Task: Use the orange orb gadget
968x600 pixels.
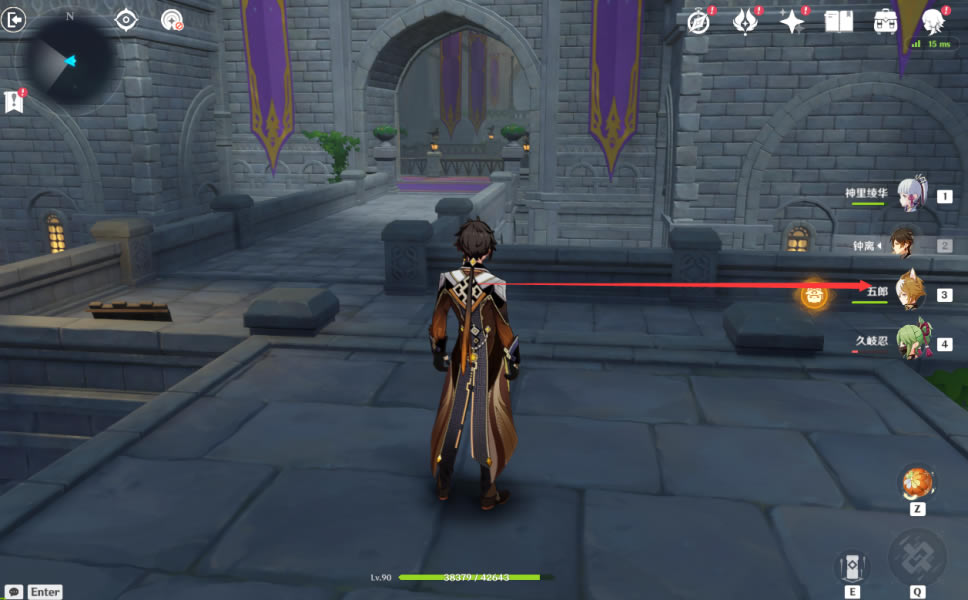Action: point(916,483)
